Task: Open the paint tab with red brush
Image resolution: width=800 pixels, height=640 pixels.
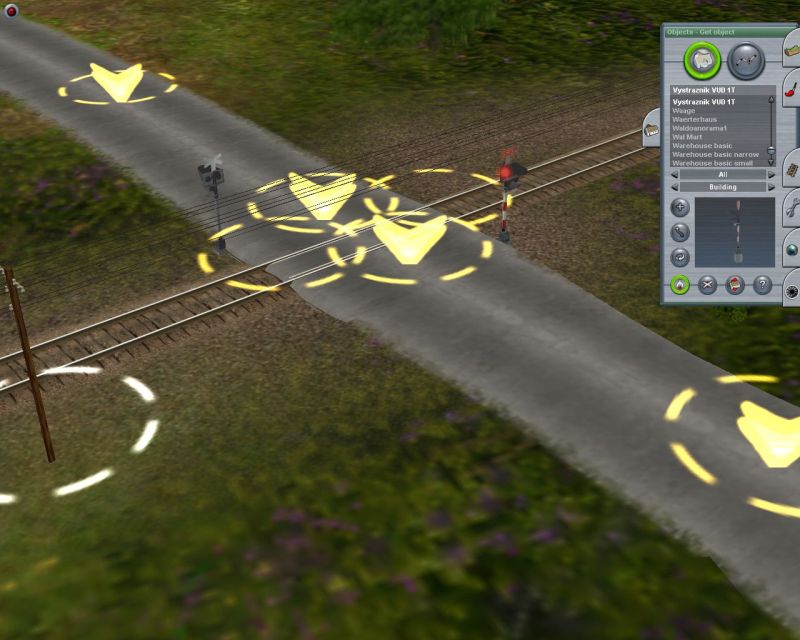Action: point(791,90)
